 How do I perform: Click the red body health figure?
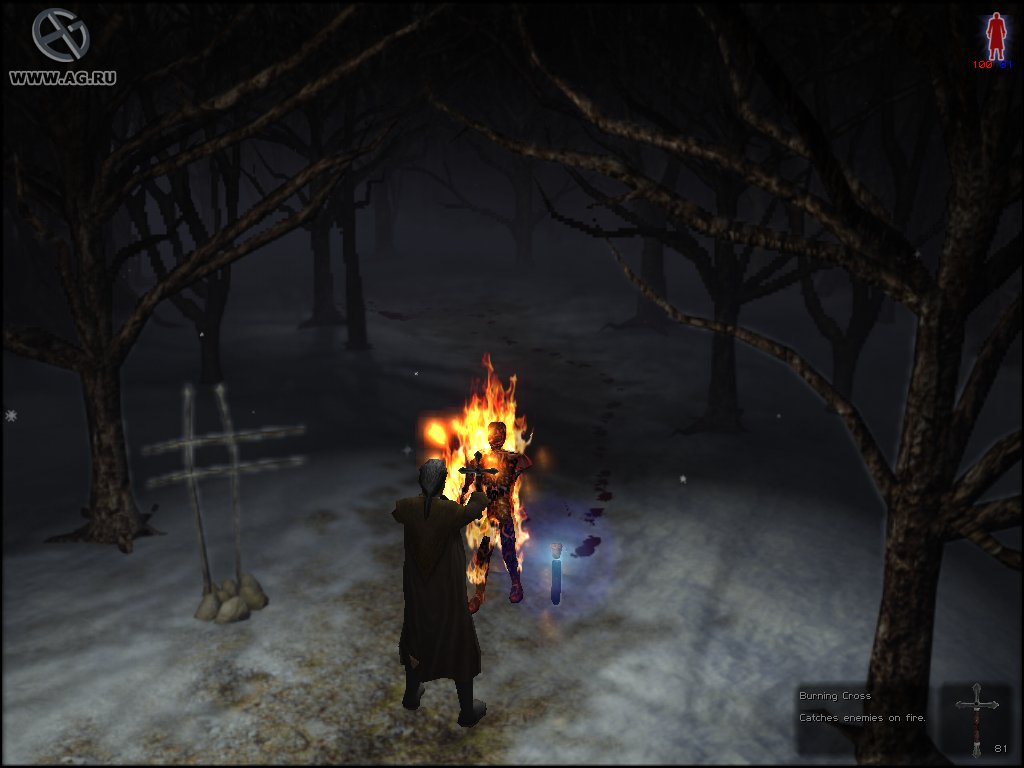coord(995,36)
